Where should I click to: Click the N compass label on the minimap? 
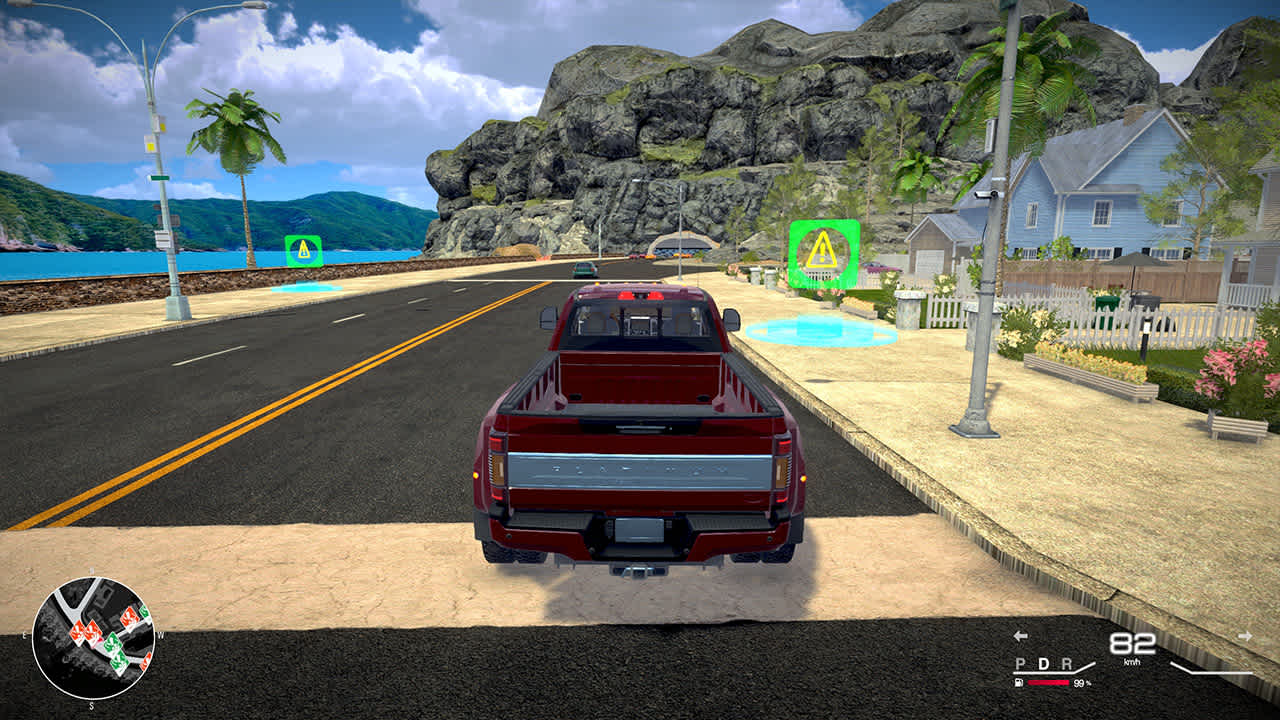pos(91,570)
